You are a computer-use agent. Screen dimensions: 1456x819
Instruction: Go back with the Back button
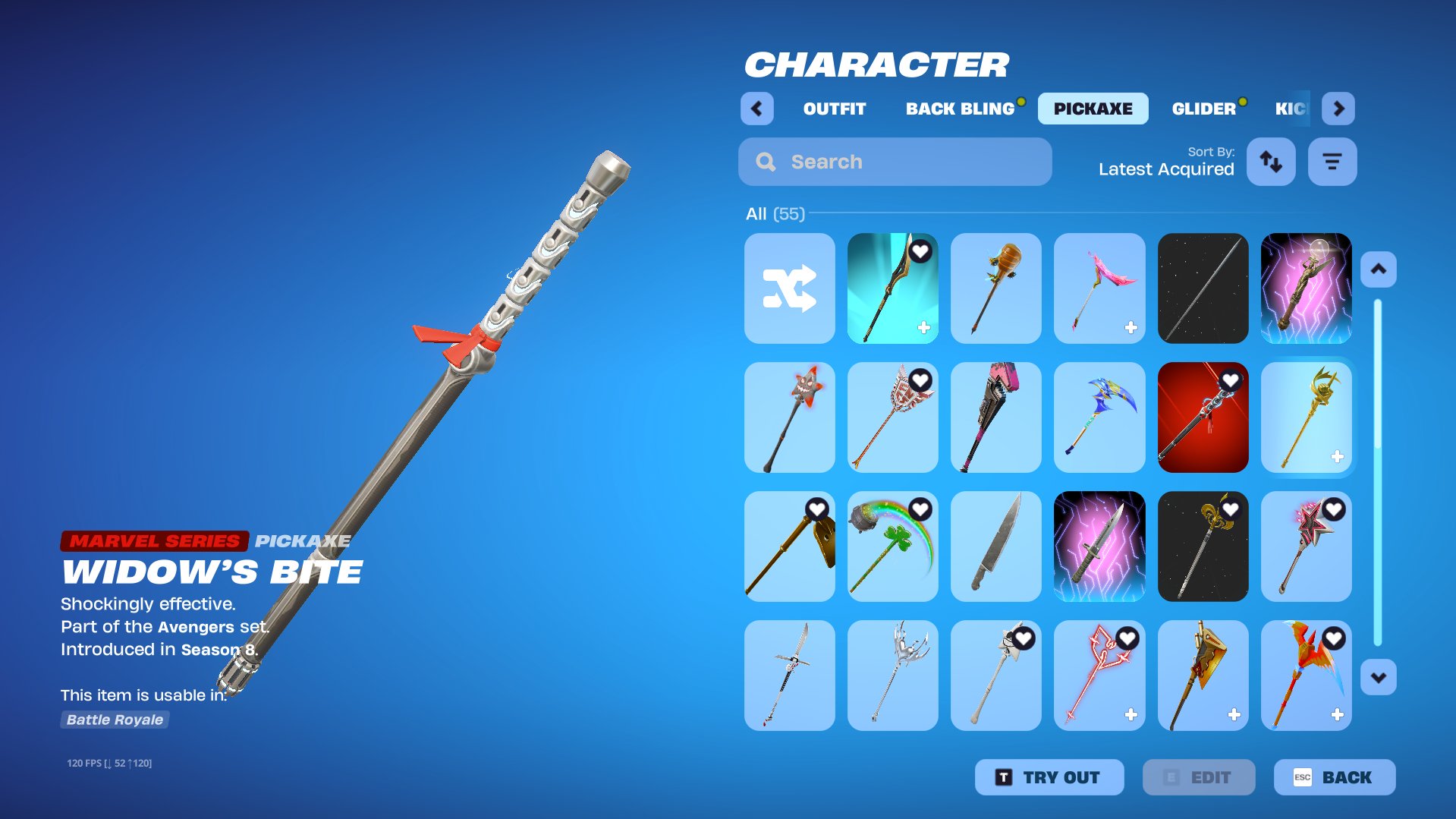click(x=1334, y=777)
